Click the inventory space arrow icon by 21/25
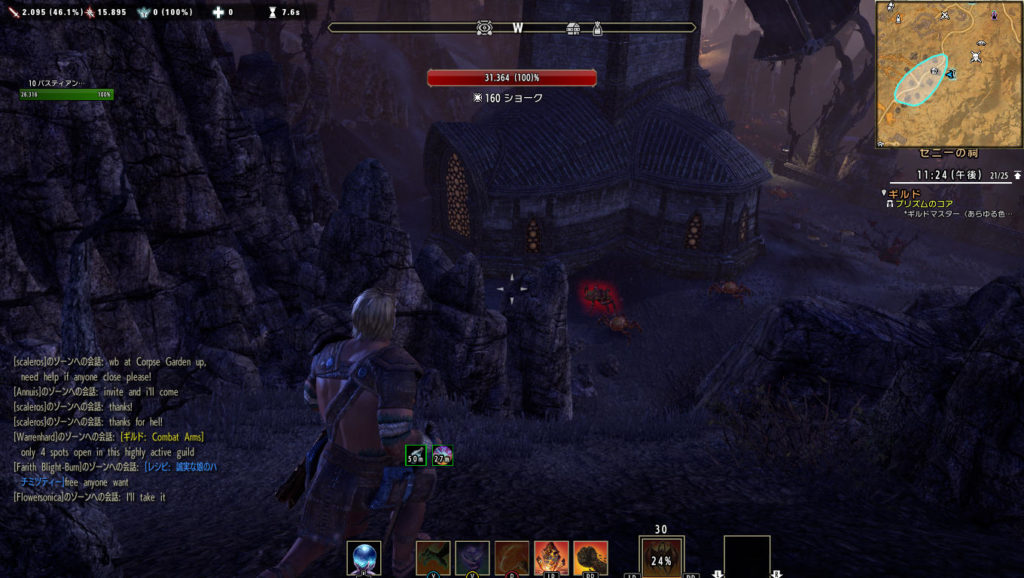Image resolution: width=1024 pixels, height=578 pixels. tap(1017, 176)
